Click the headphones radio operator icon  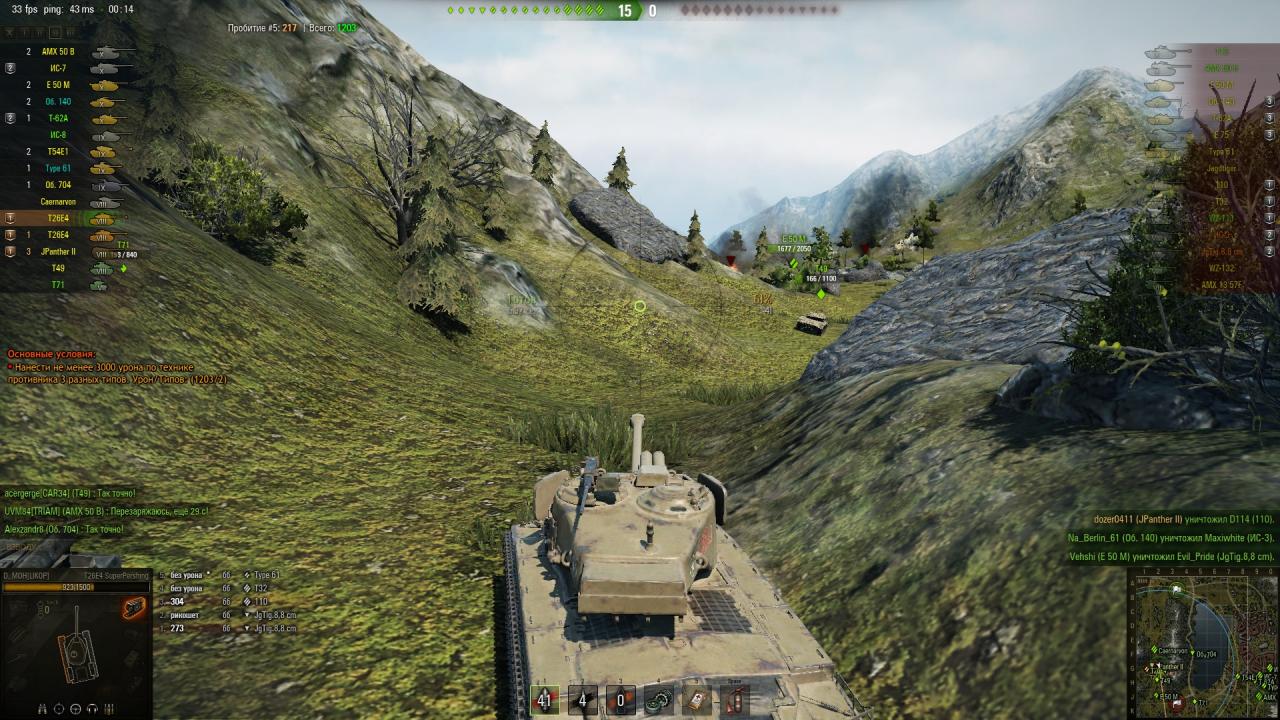92,708
